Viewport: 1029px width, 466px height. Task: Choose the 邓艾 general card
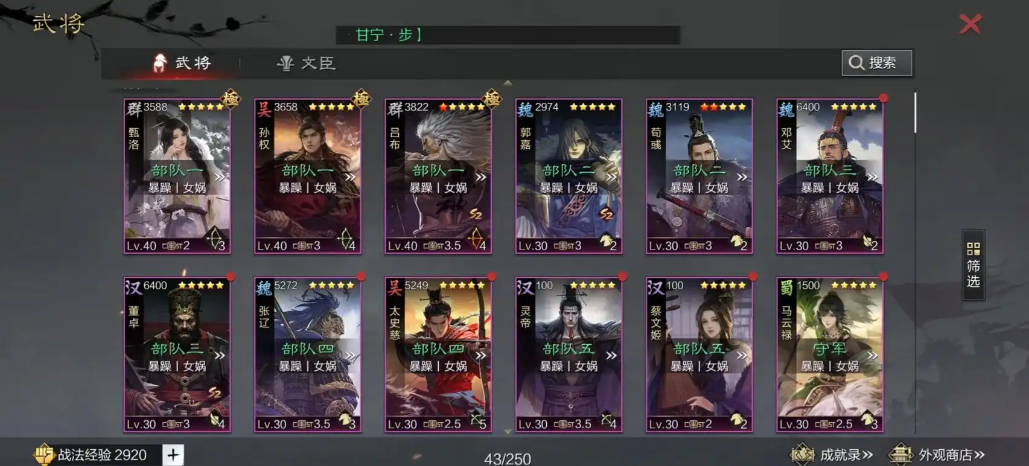pyautogui.click(x=829, y=175)
